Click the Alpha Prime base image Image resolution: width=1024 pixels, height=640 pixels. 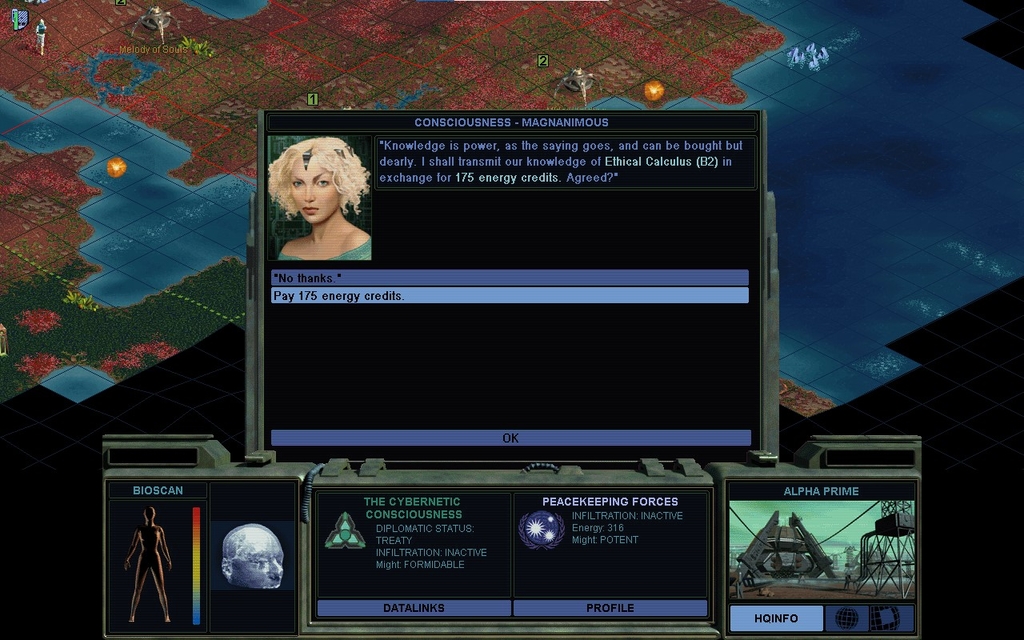pyautogui.click(x=821, y=550)
